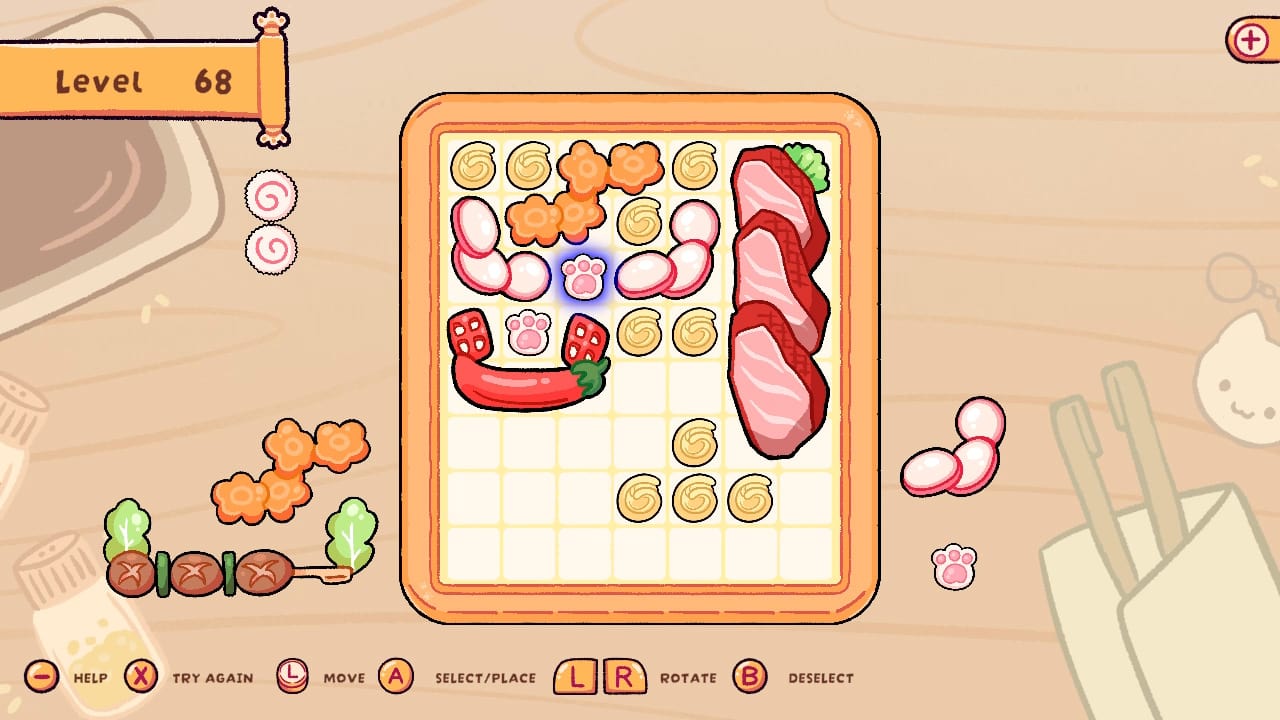Click the L Move button icon

[294, 677]
